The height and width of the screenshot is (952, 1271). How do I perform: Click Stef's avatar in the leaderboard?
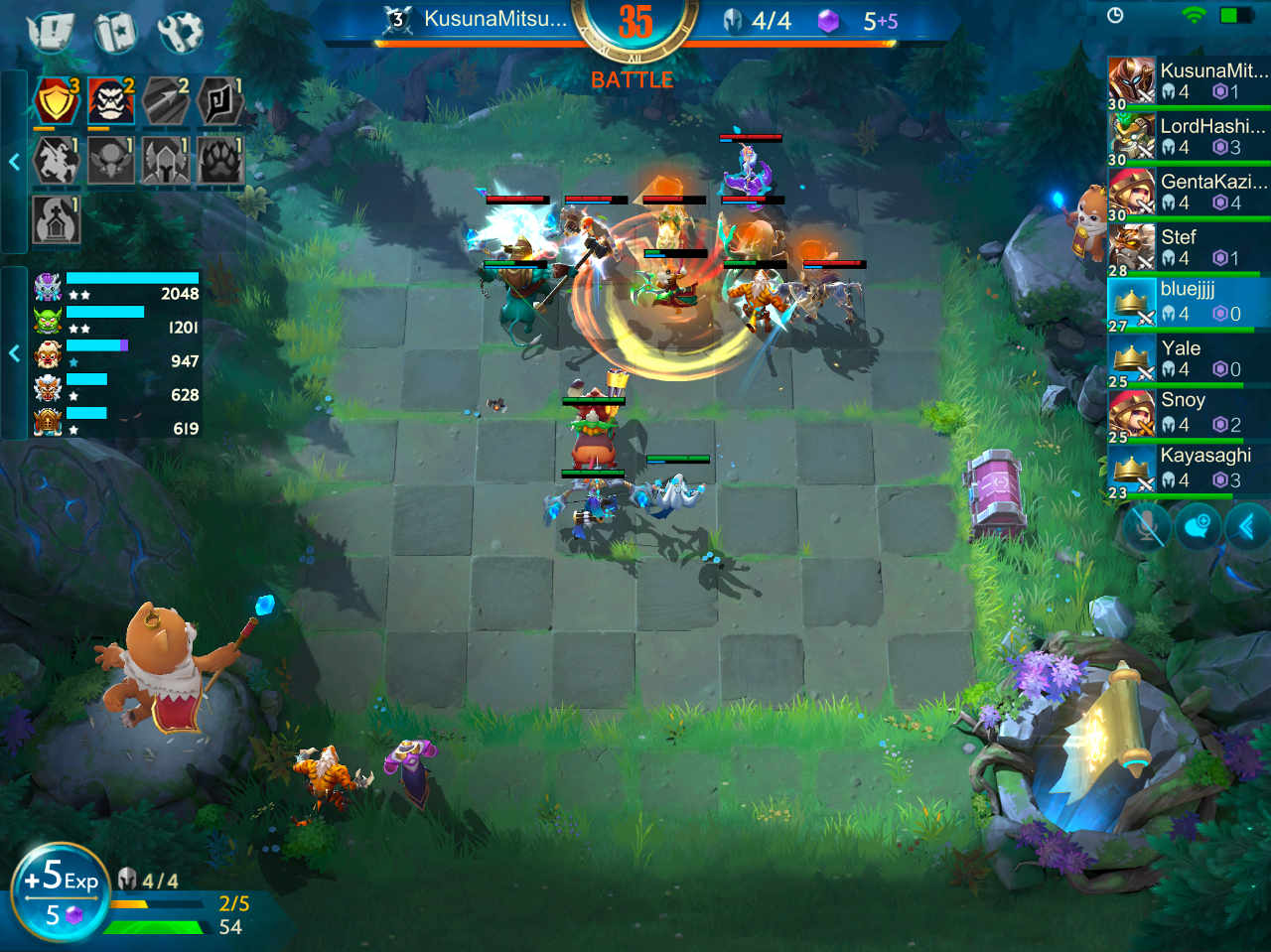coord(1132,246)
